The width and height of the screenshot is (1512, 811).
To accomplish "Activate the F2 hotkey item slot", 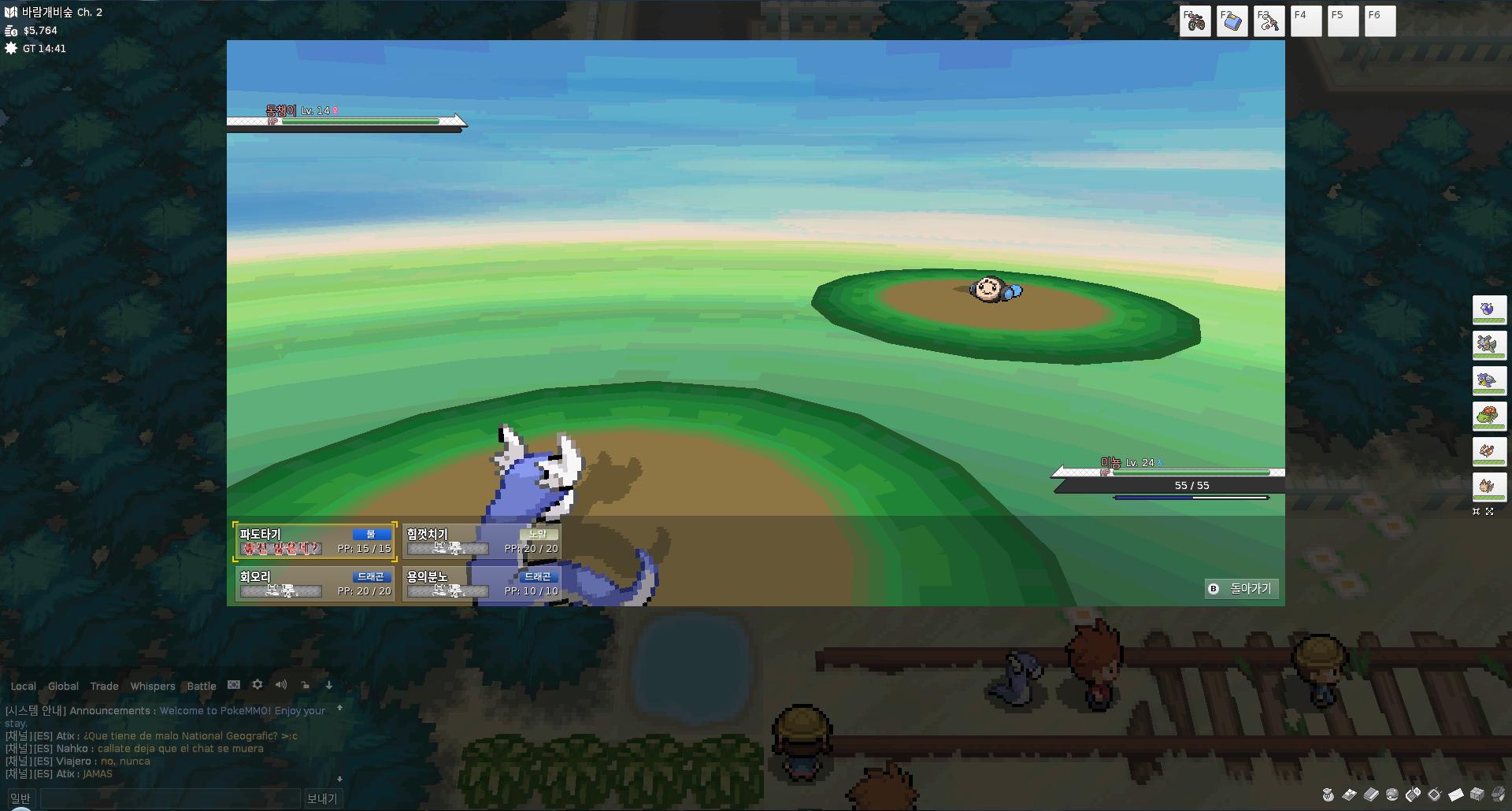I will [1232, 21].
